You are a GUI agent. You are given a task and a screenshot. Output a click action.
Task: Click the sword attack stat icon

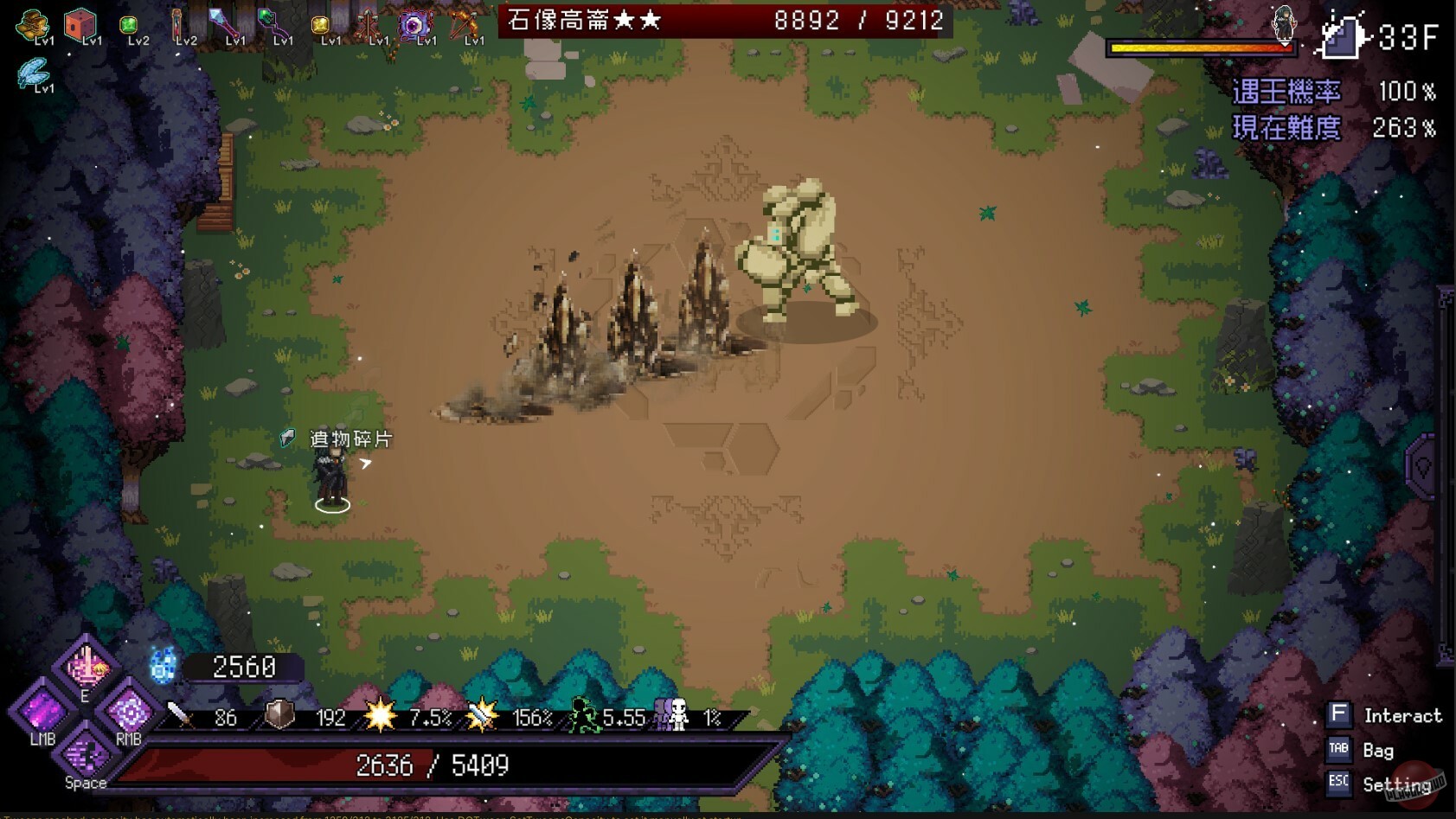(x=178, y=717)
